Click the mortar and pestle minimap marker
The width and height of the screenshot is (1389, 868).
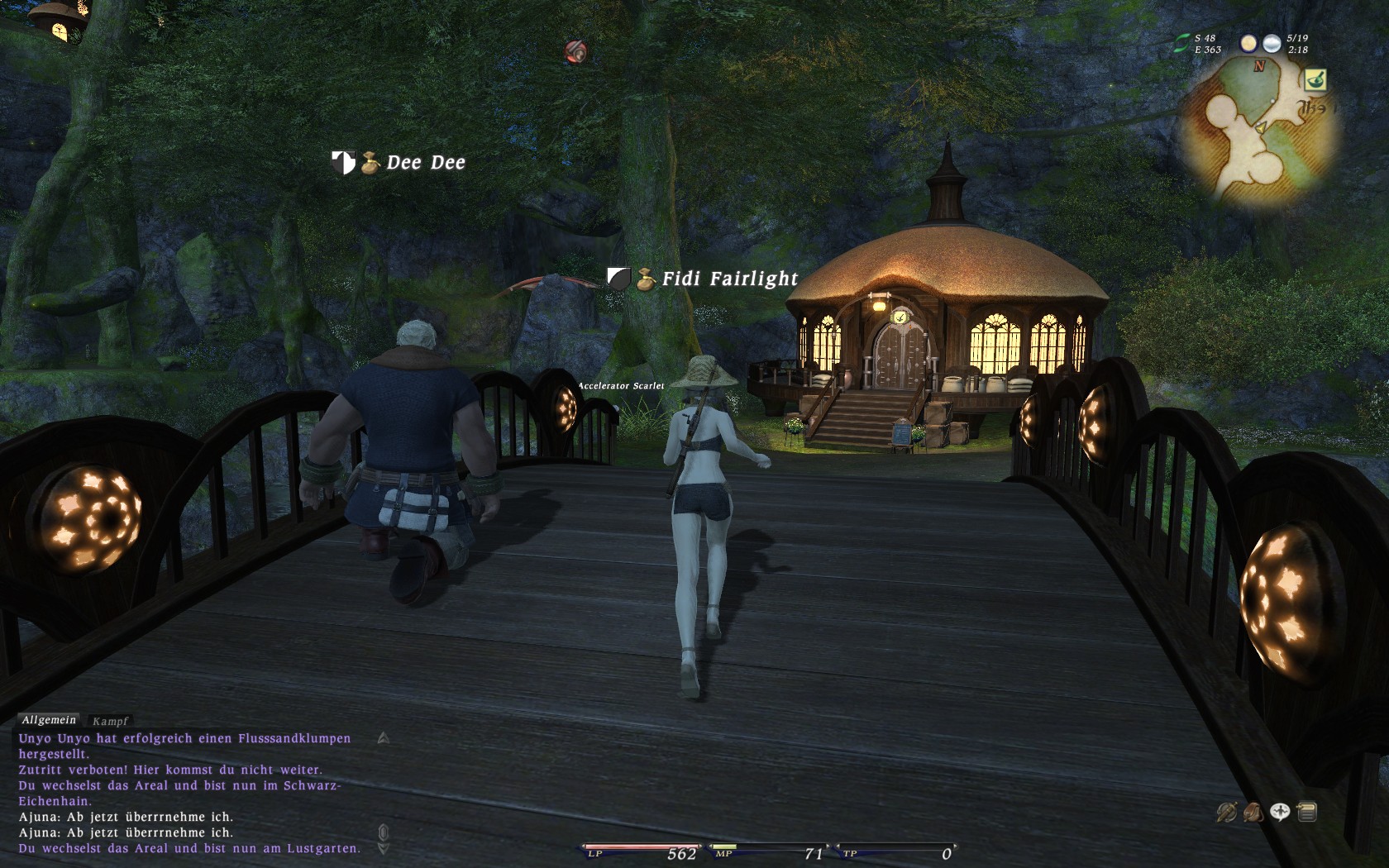coord(1315,80)
